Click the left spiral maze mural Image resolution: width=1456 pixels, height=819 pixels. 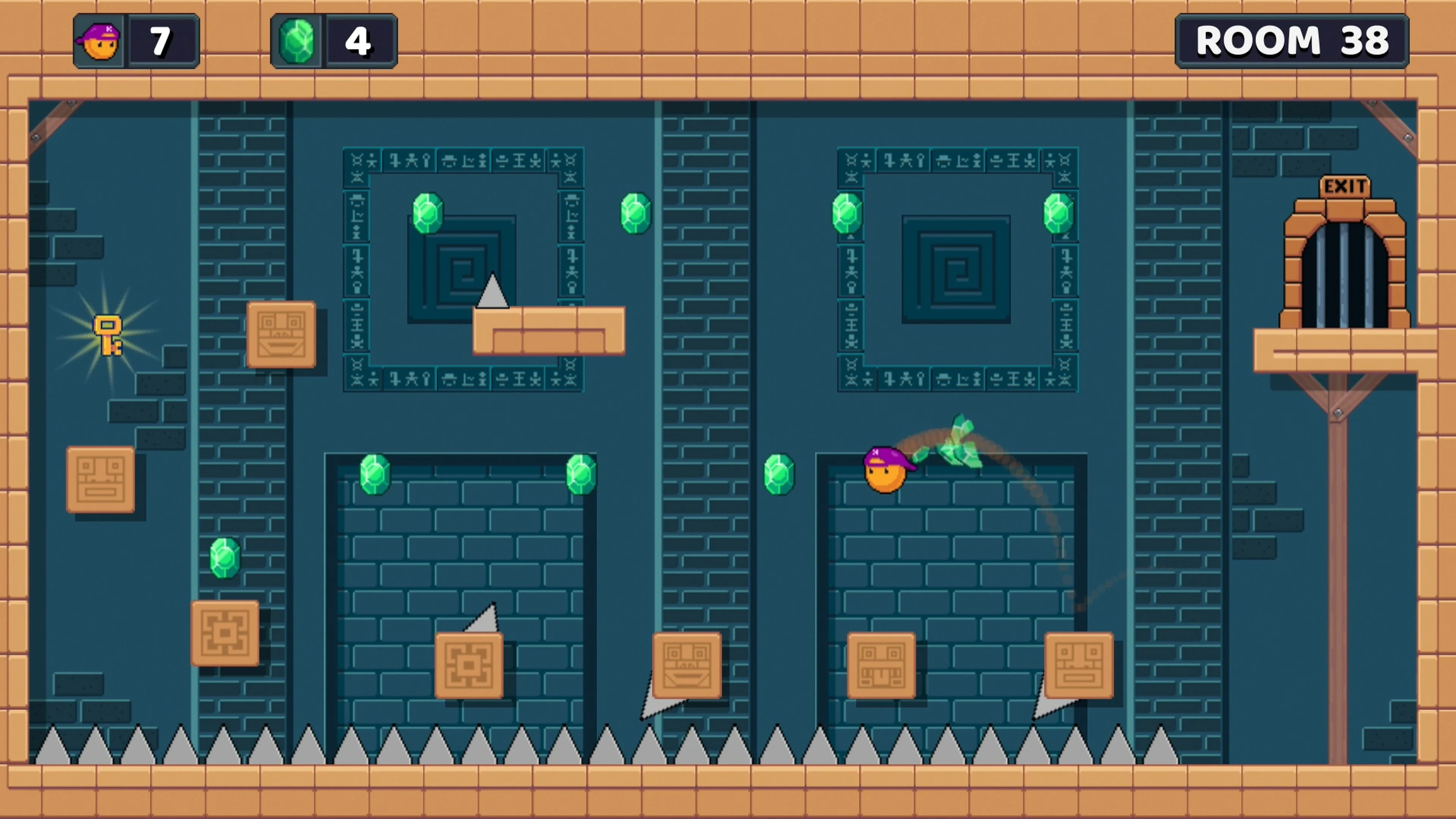click(463, 271)
